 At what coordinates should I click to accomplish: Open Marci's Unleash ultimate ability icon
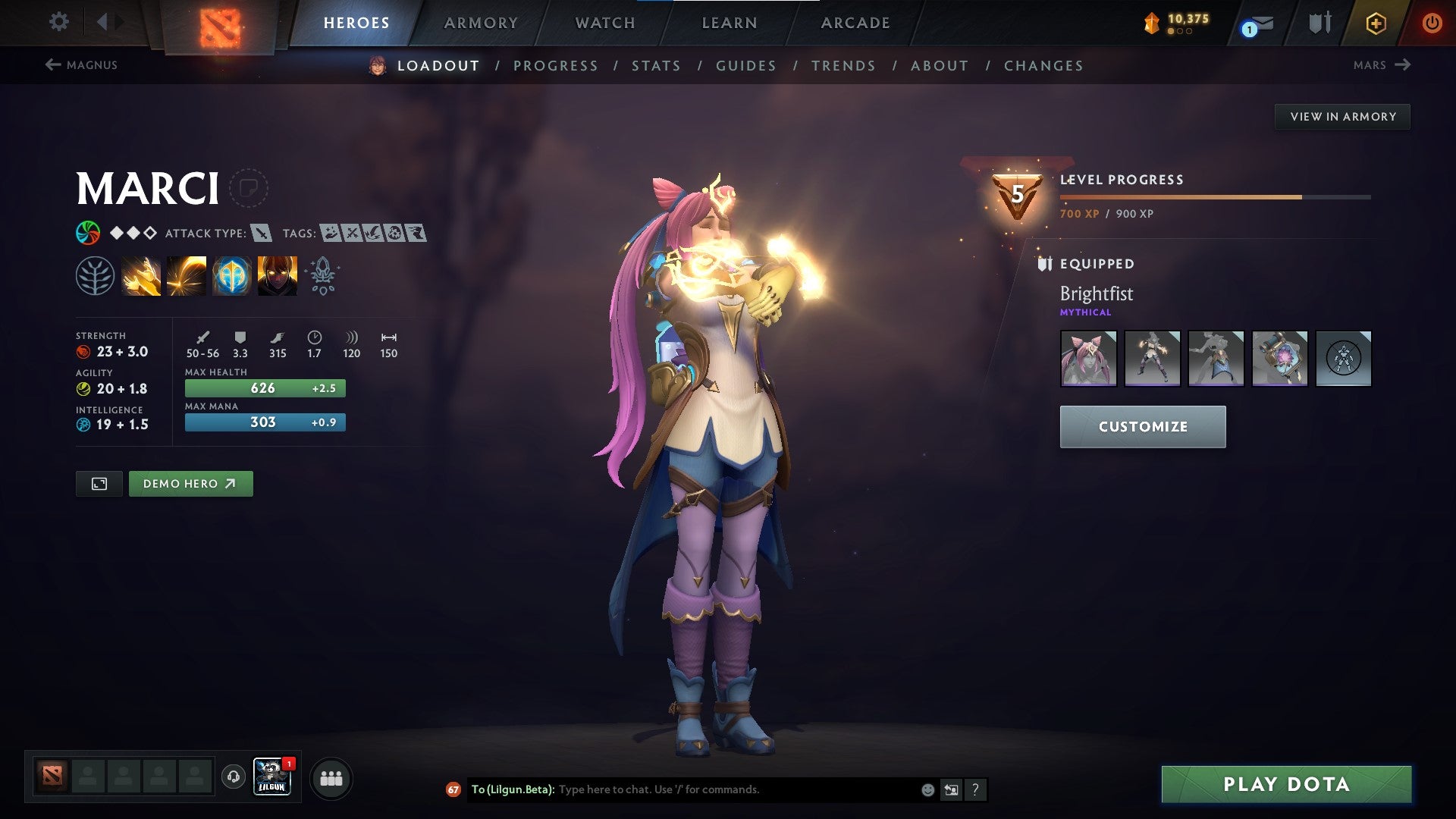tap(276, 275)
